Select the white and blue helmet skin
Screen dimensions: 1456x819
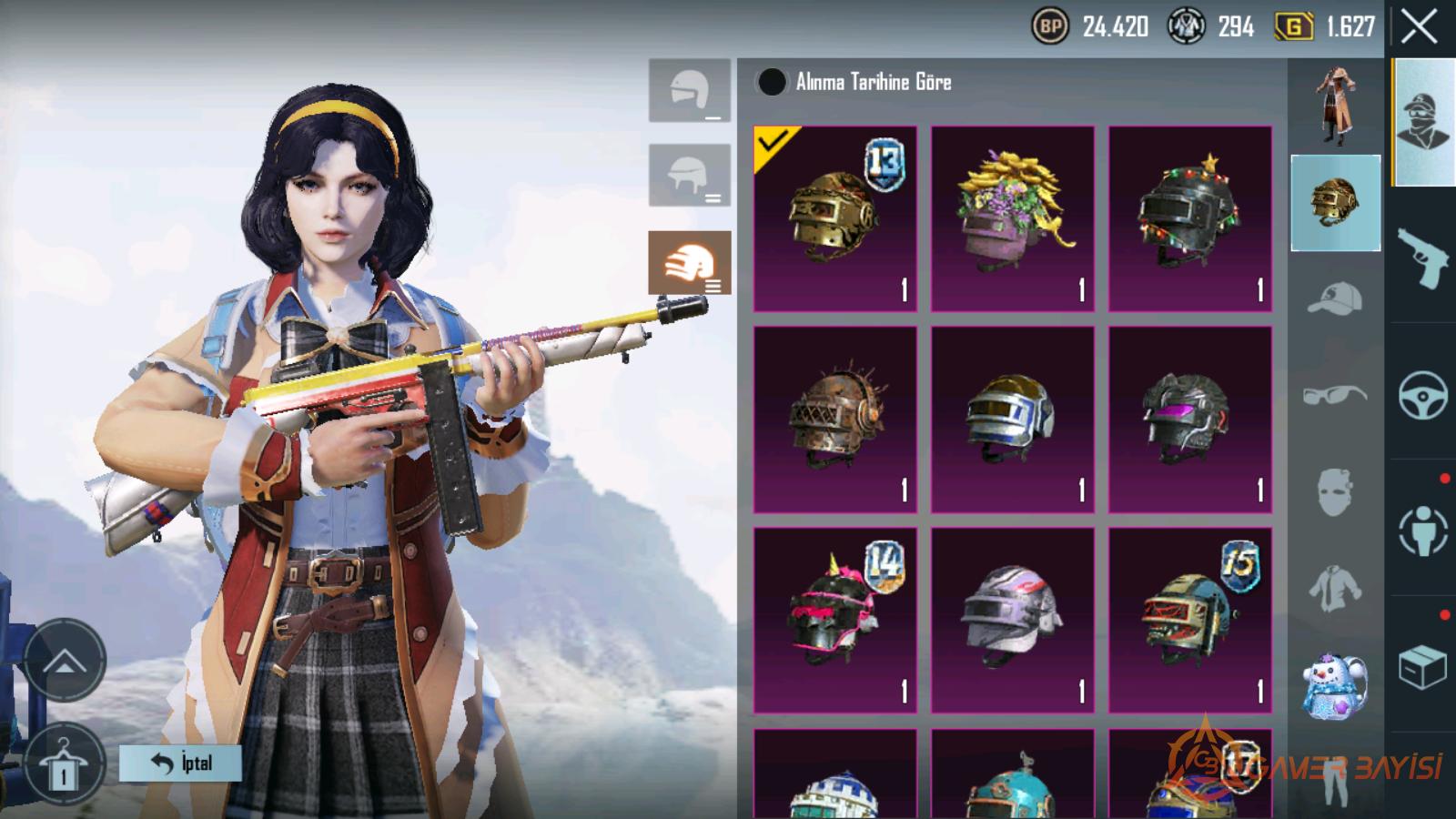pyautogui.click(x=1012, y=420)
